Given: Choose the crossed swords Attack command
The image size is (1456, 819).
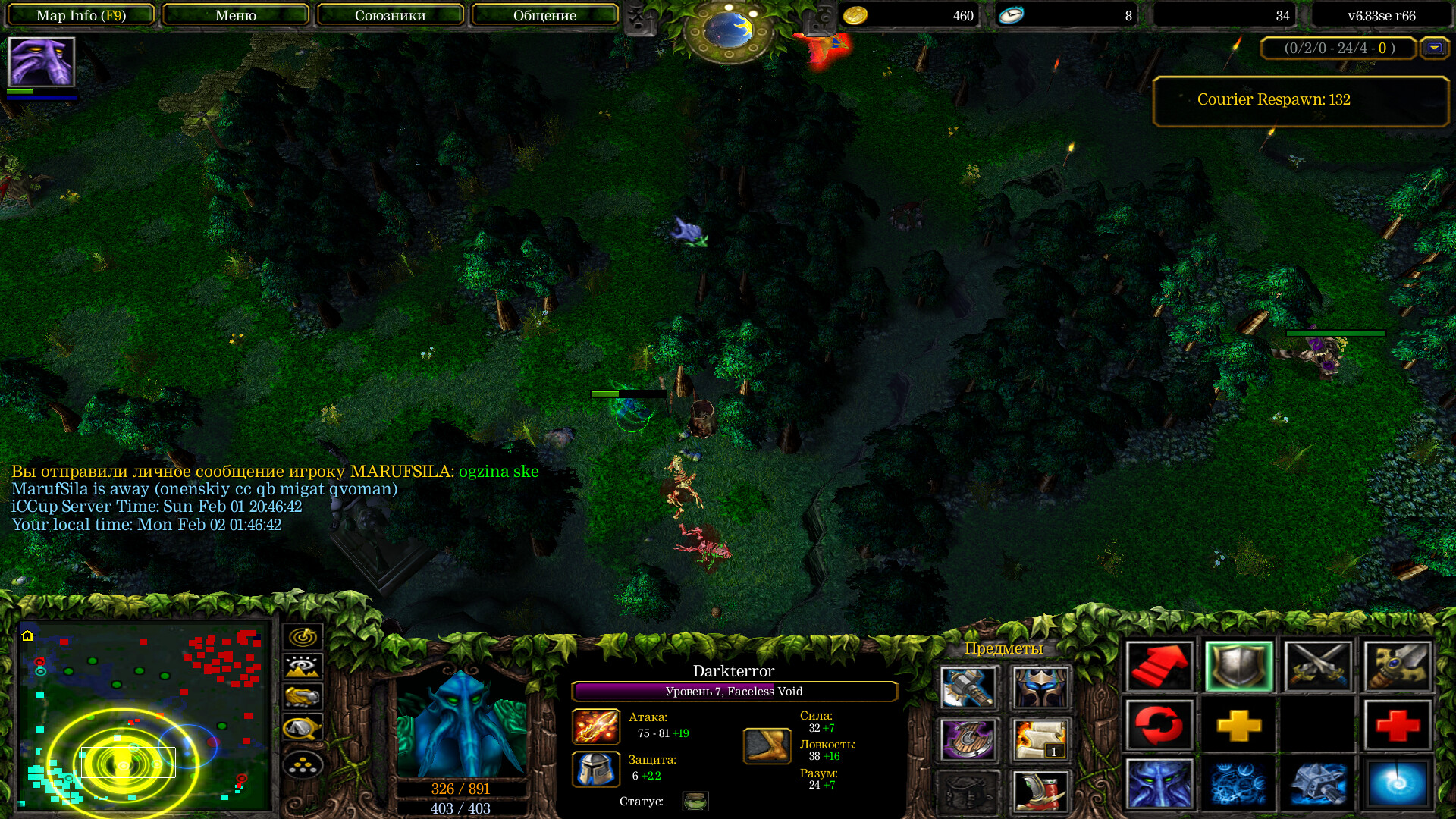Looking at the screenshot, I should click(1318, 667).
